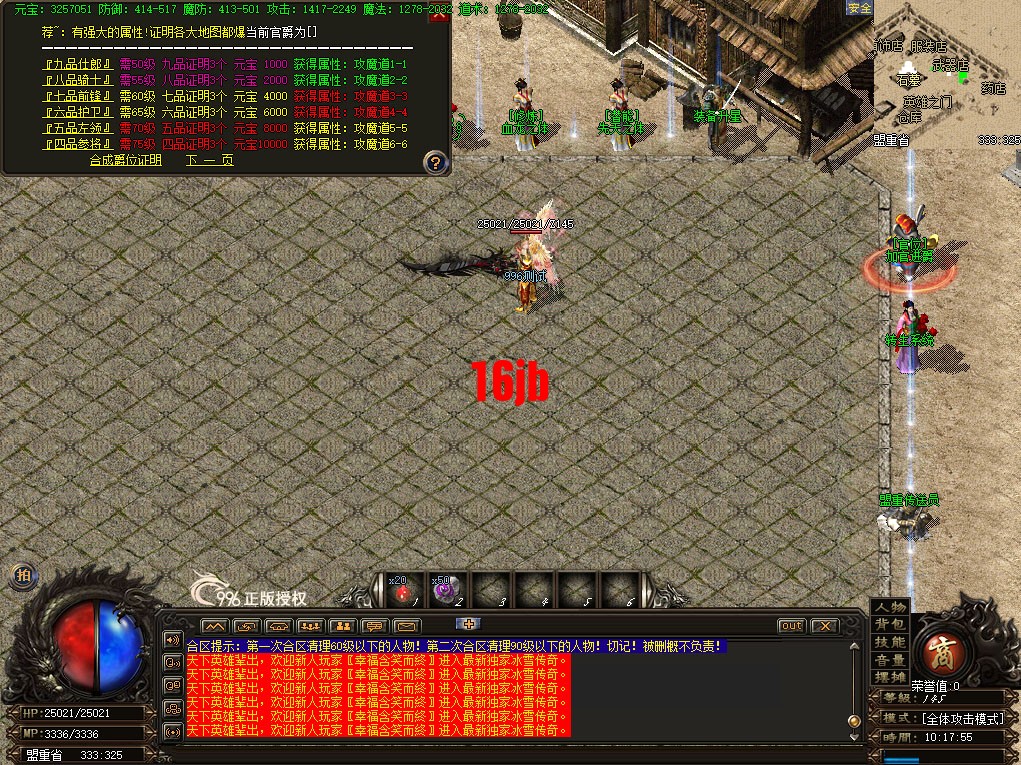Choose the 八品骑士 rank link
This screenshot has height=765, width=1021.
[x=79, y=80]
